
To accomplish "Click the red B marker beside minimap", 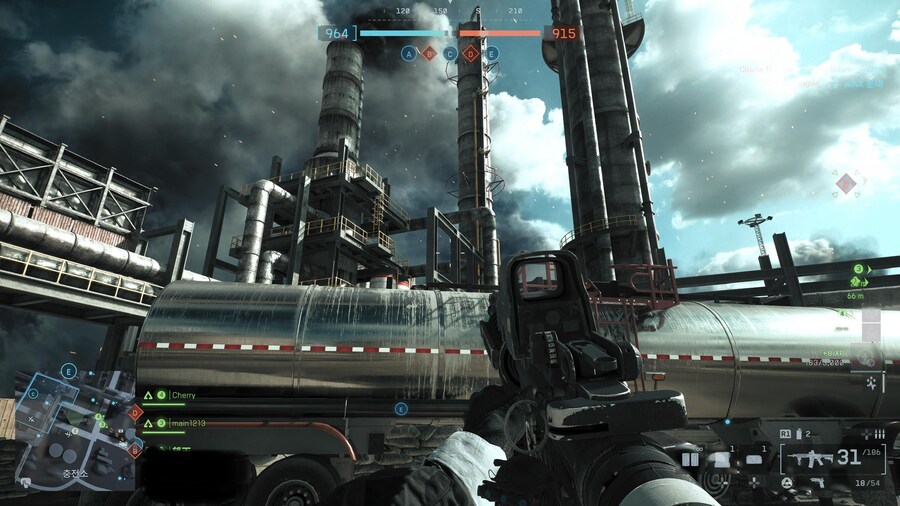I will coord(134,451).
